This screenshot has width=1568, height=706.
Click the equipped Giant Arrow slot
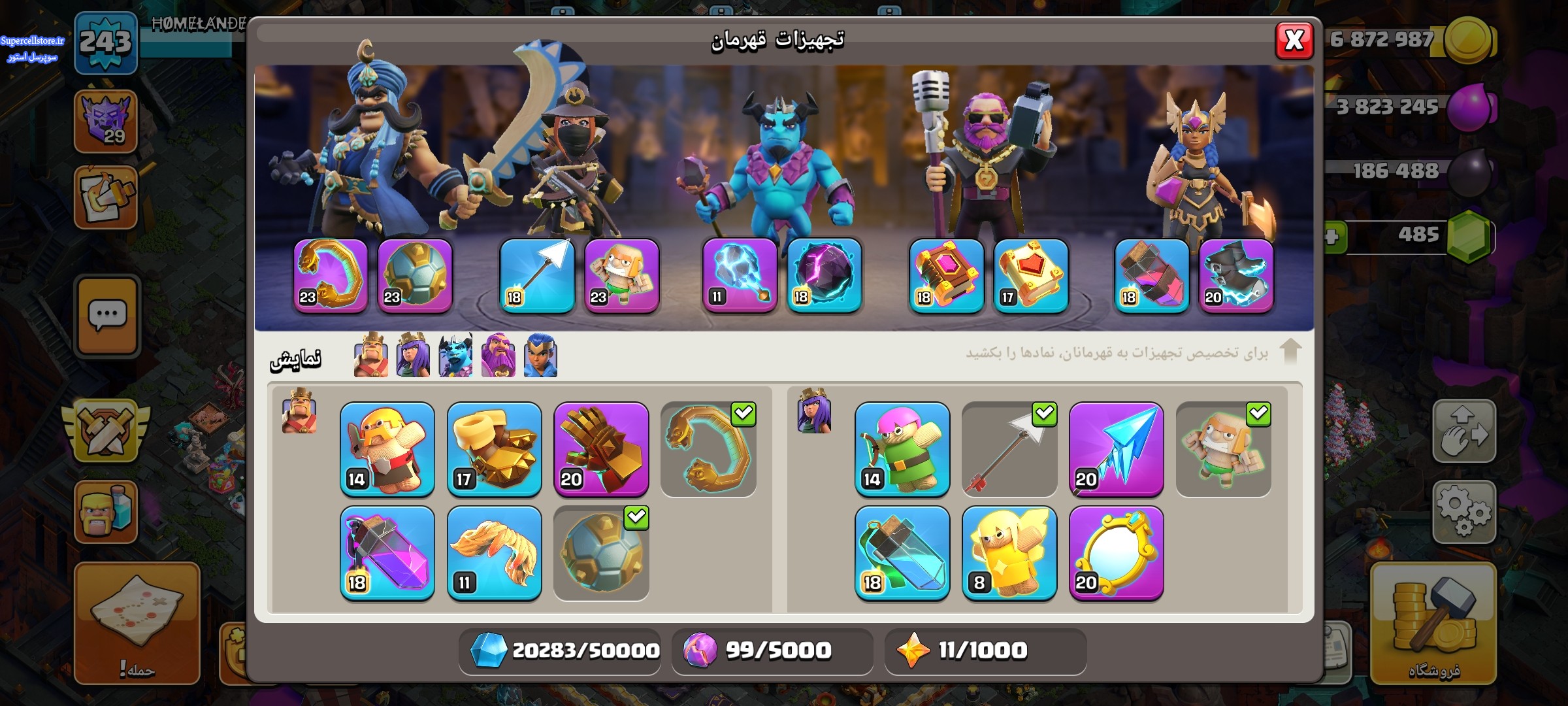coord(537,275)
